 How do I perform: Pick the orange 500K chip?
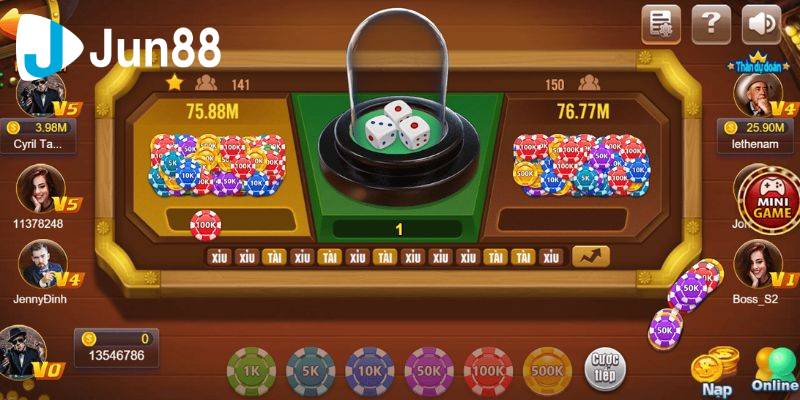point(548,371)
